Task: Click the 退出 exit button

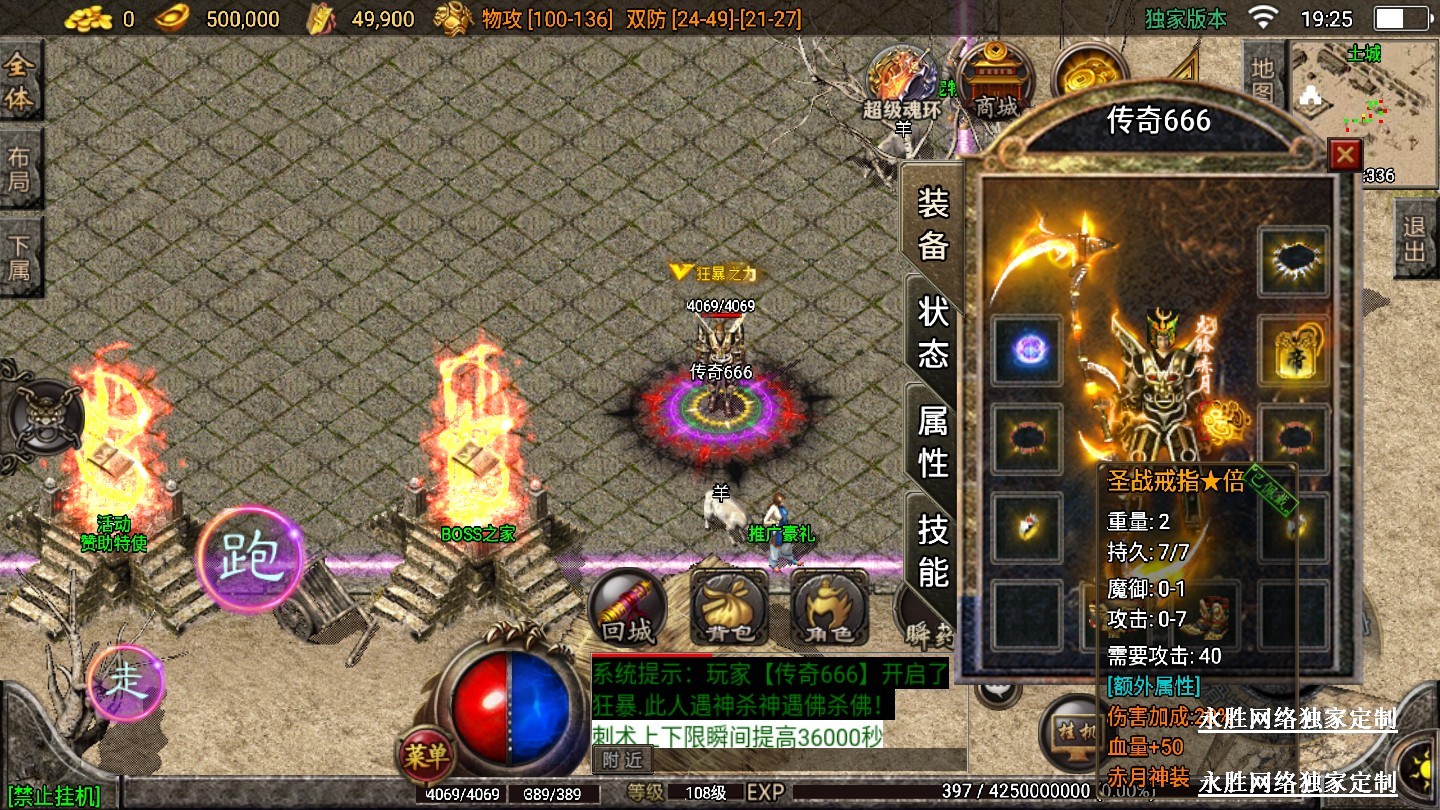Action: tap(1414, 239)
